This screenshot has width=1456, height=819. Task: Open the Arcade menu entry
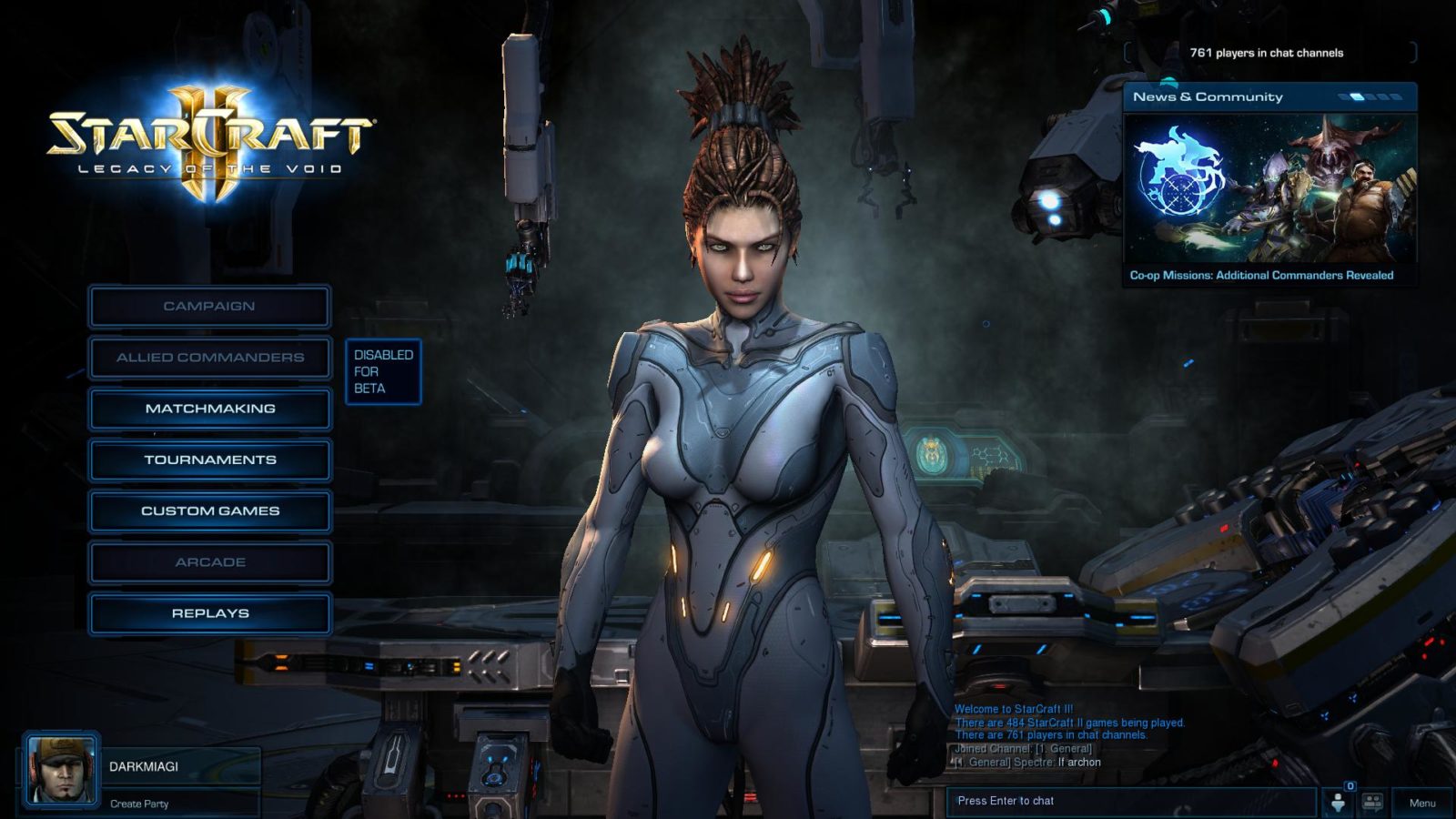(x=209, y=562)
